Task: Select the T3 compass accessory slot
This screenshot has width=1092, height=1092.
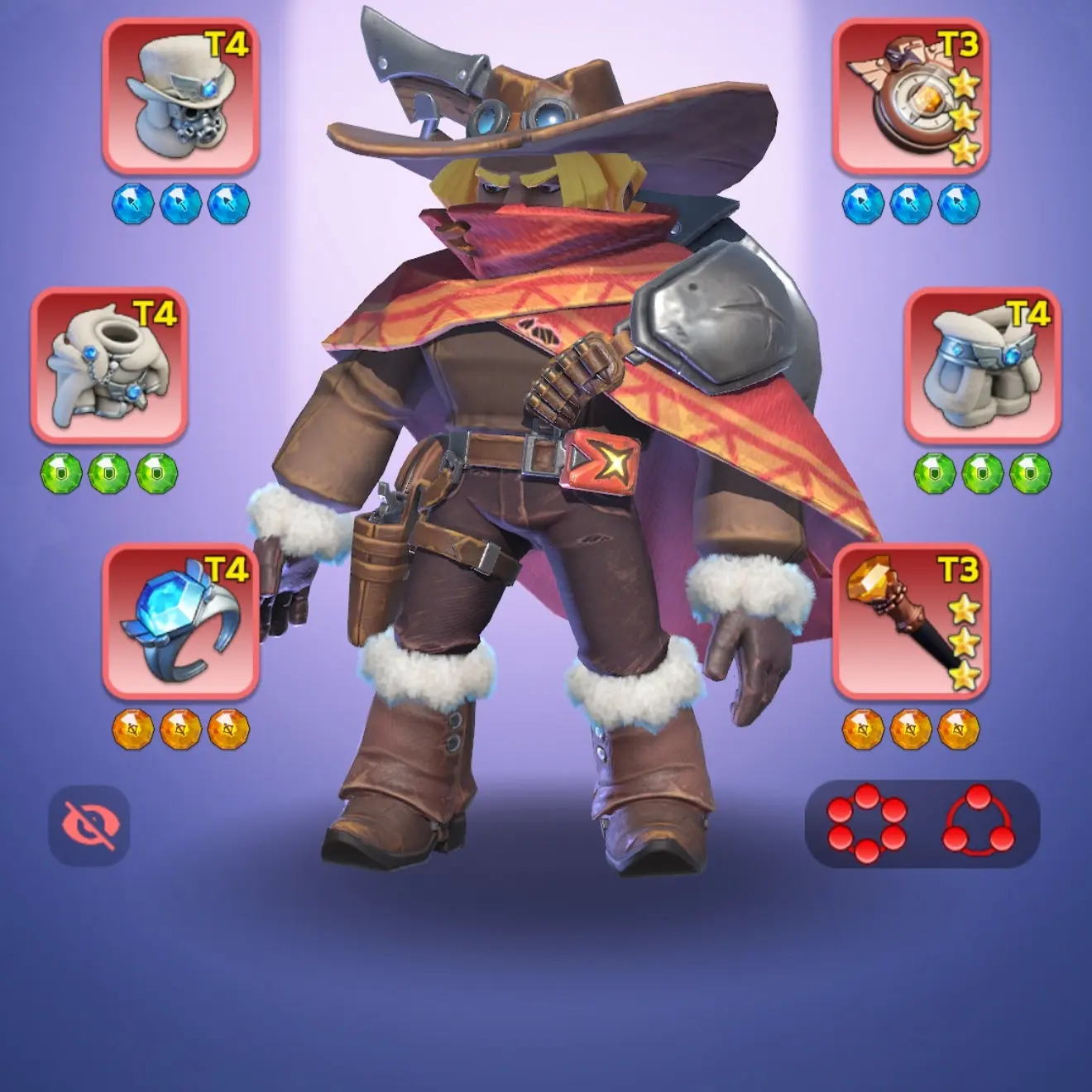Action: coord(910,96)
